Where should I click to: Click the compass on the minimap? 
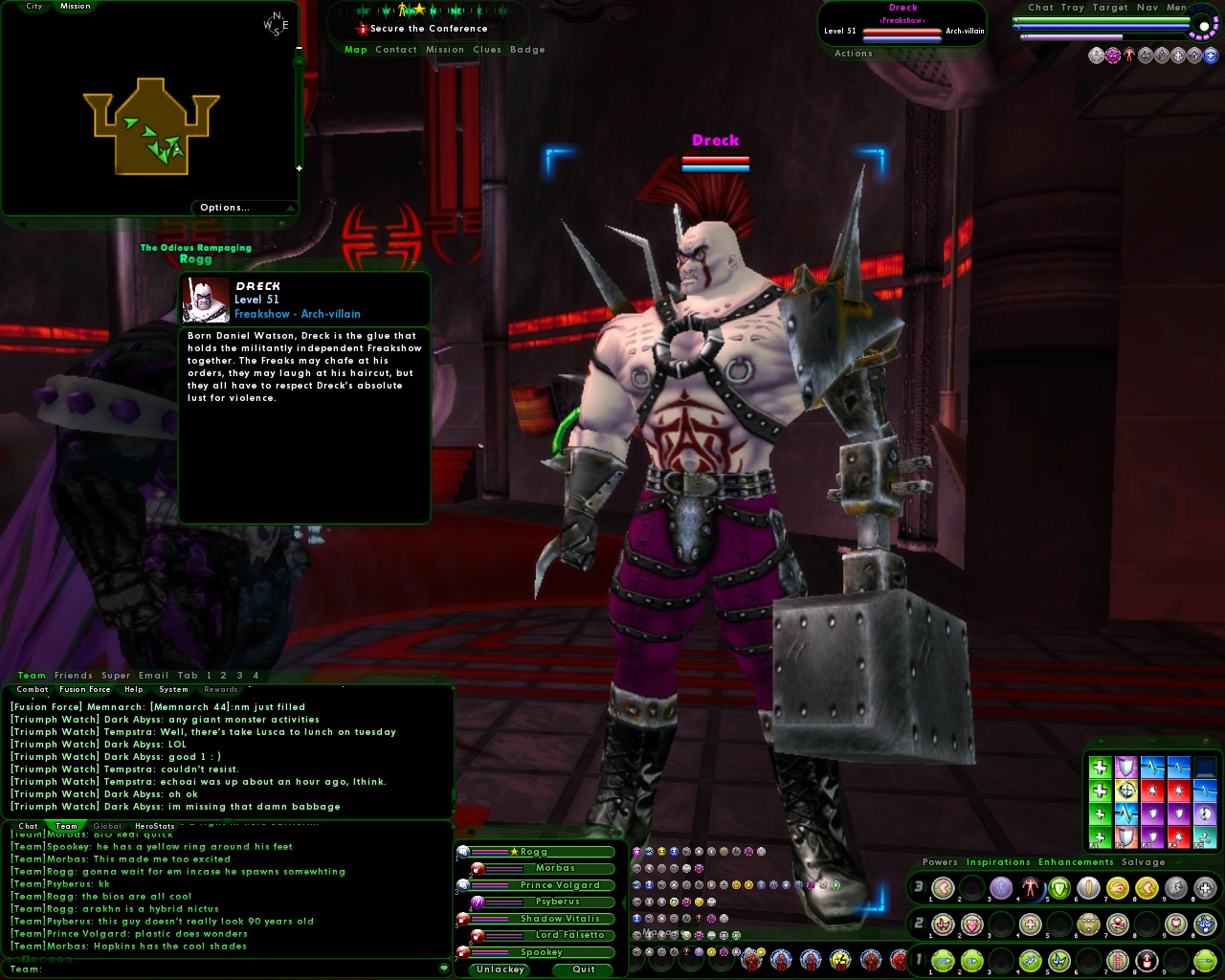click(276, 26)
